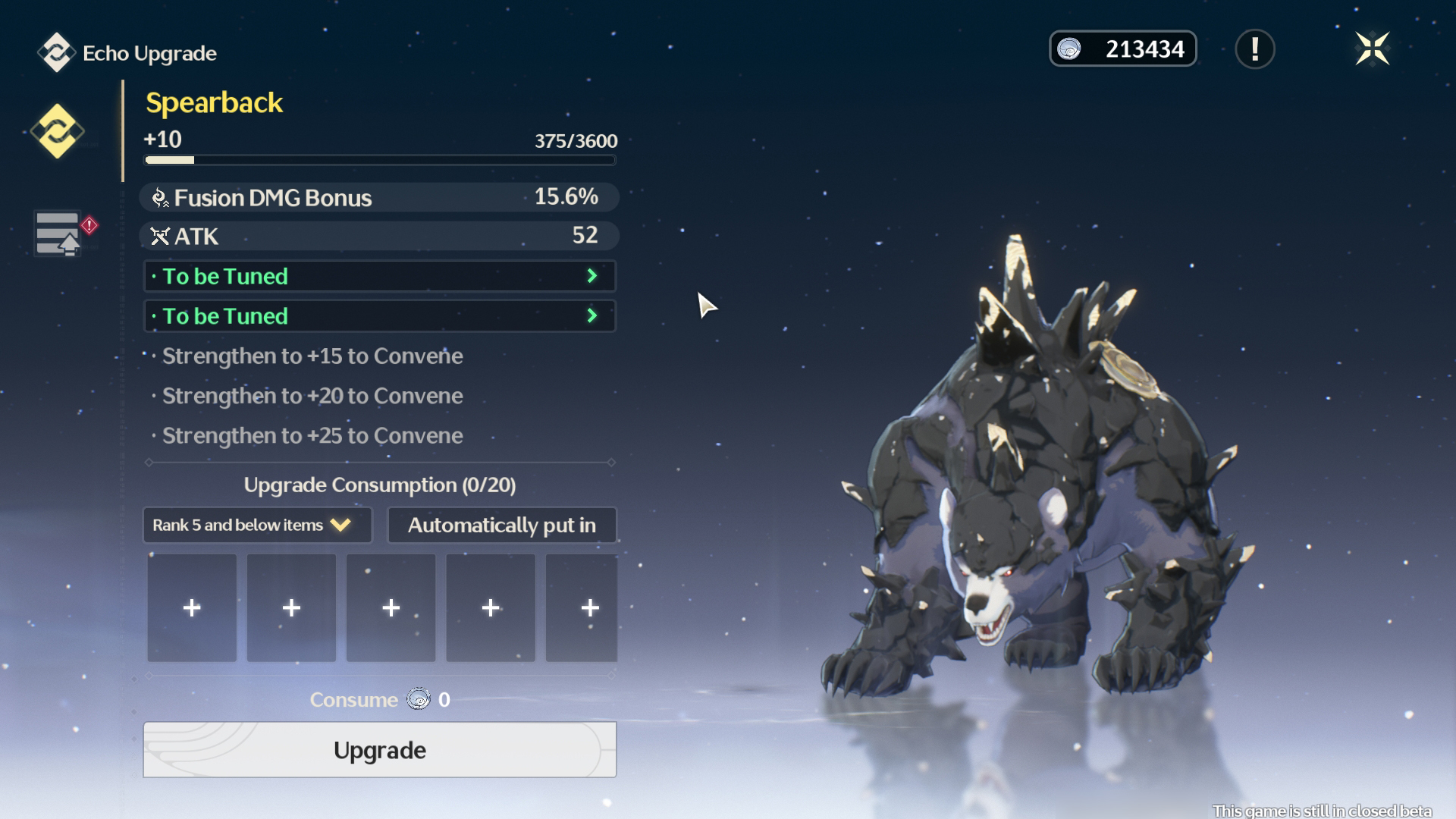
Task: Click Strengthen to +15 to Convene text
Action: coord(312,356)
